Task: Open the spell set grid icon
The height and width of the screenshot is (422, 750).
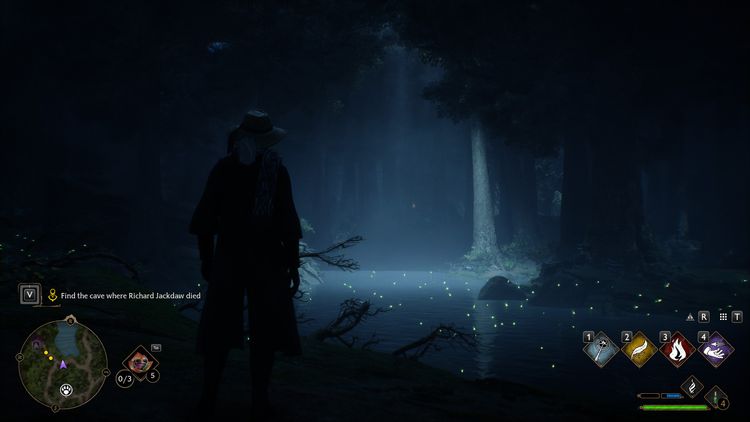Action: click(x=721, y=316)
